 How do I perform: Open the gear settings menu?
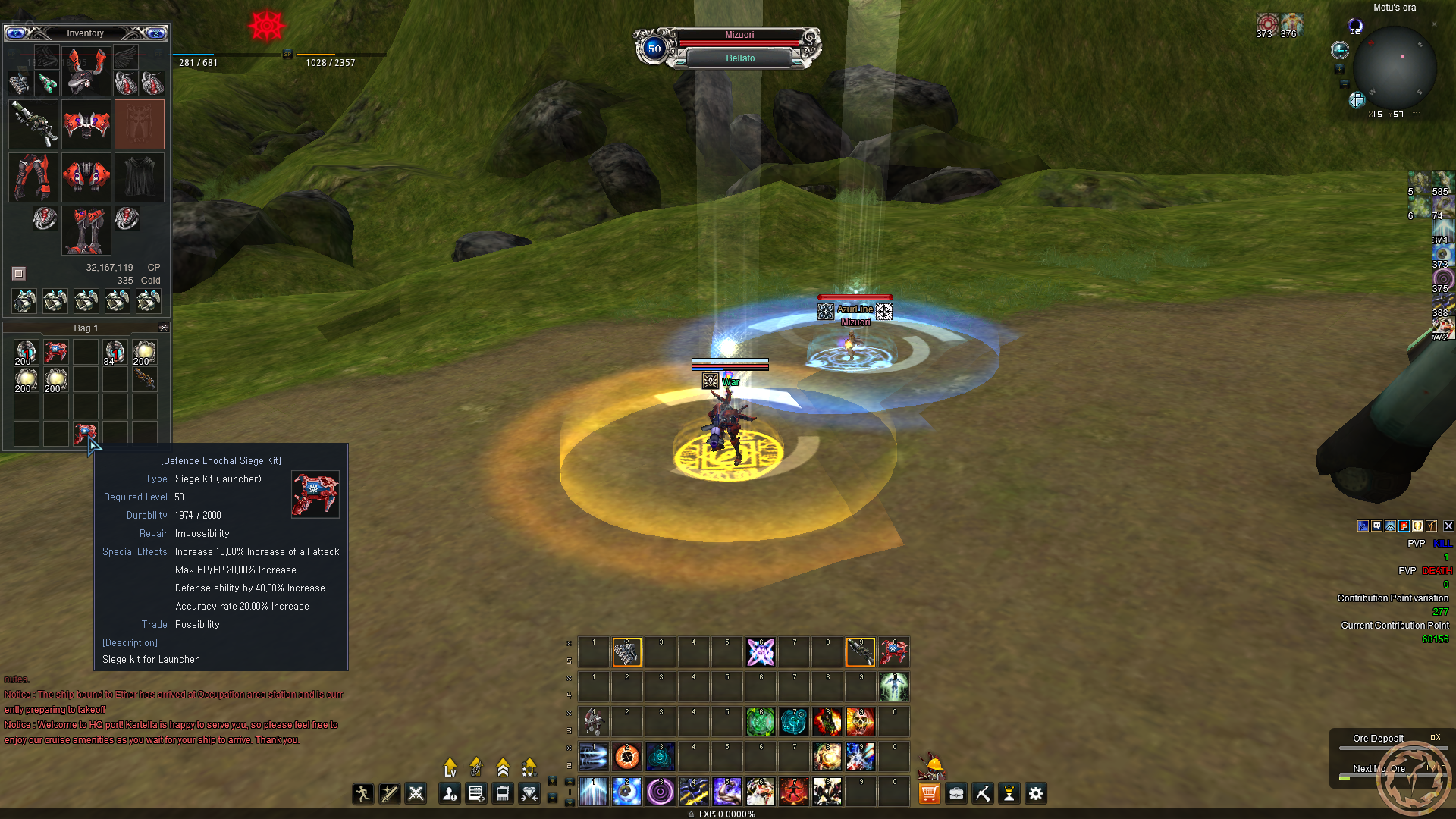tap(1036, 793)
